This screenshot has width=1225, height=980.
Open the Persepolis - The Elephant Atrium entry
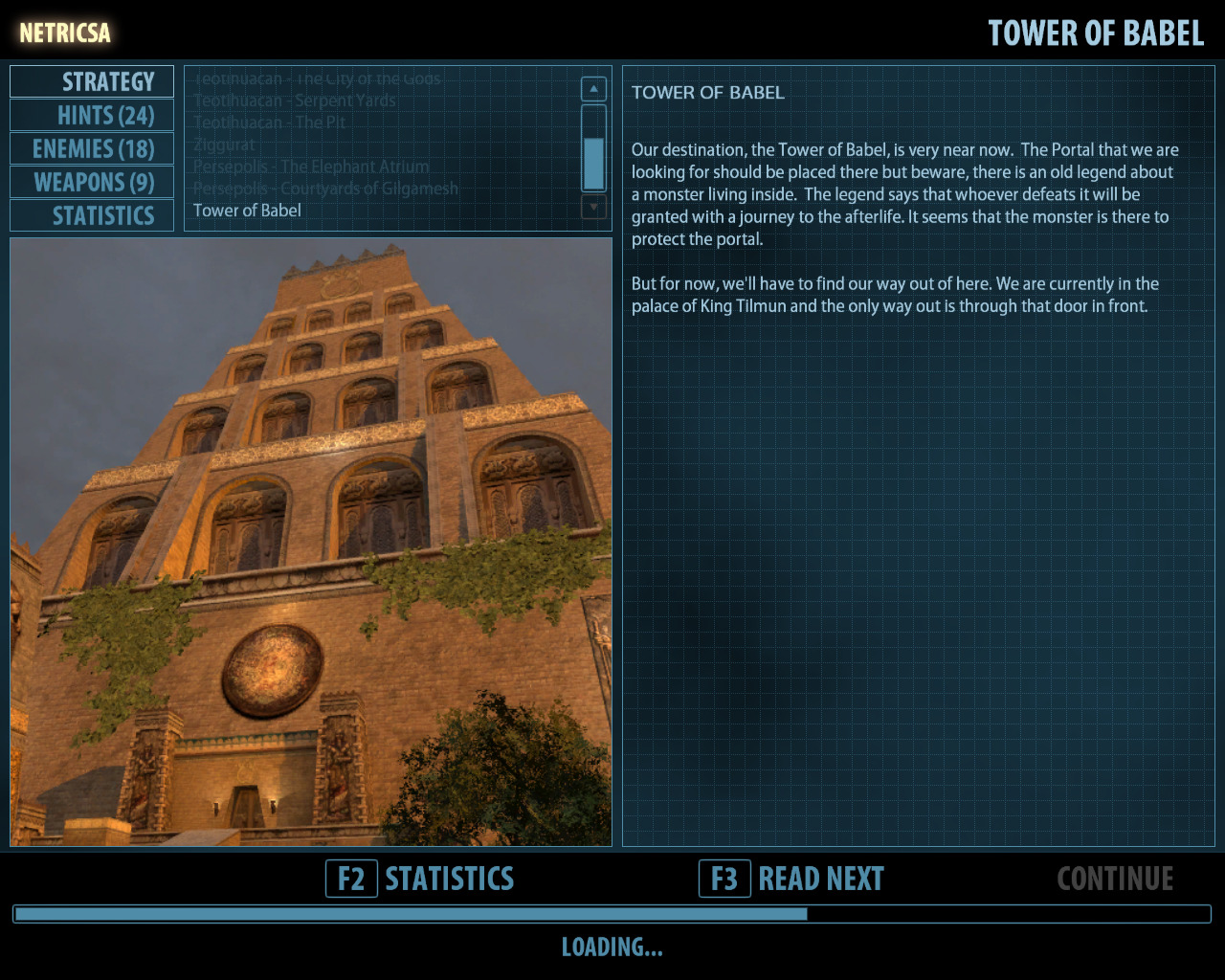click(x=311, y=167)
